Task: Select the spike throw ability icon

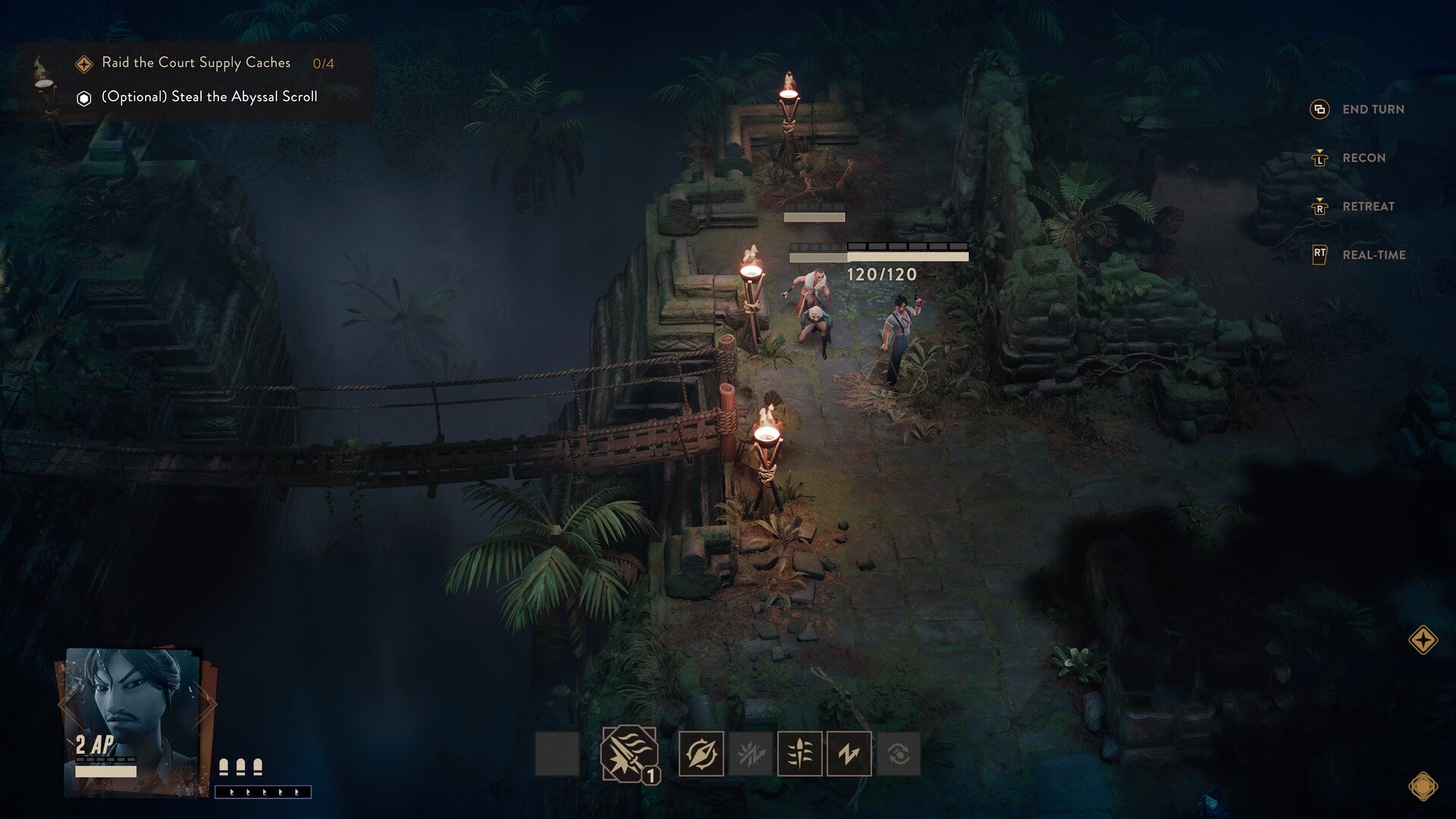Action: 800,753
